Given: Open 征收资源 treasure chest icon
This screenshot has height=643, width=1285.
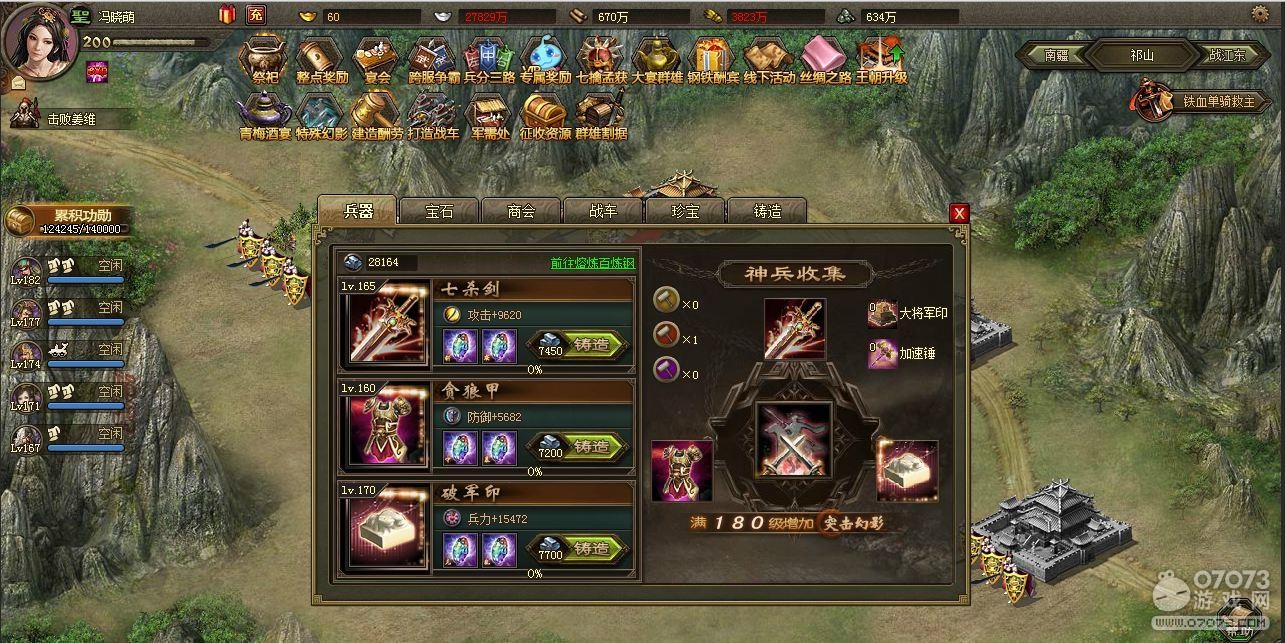Looking at the screenshot, I should (545, 115).
